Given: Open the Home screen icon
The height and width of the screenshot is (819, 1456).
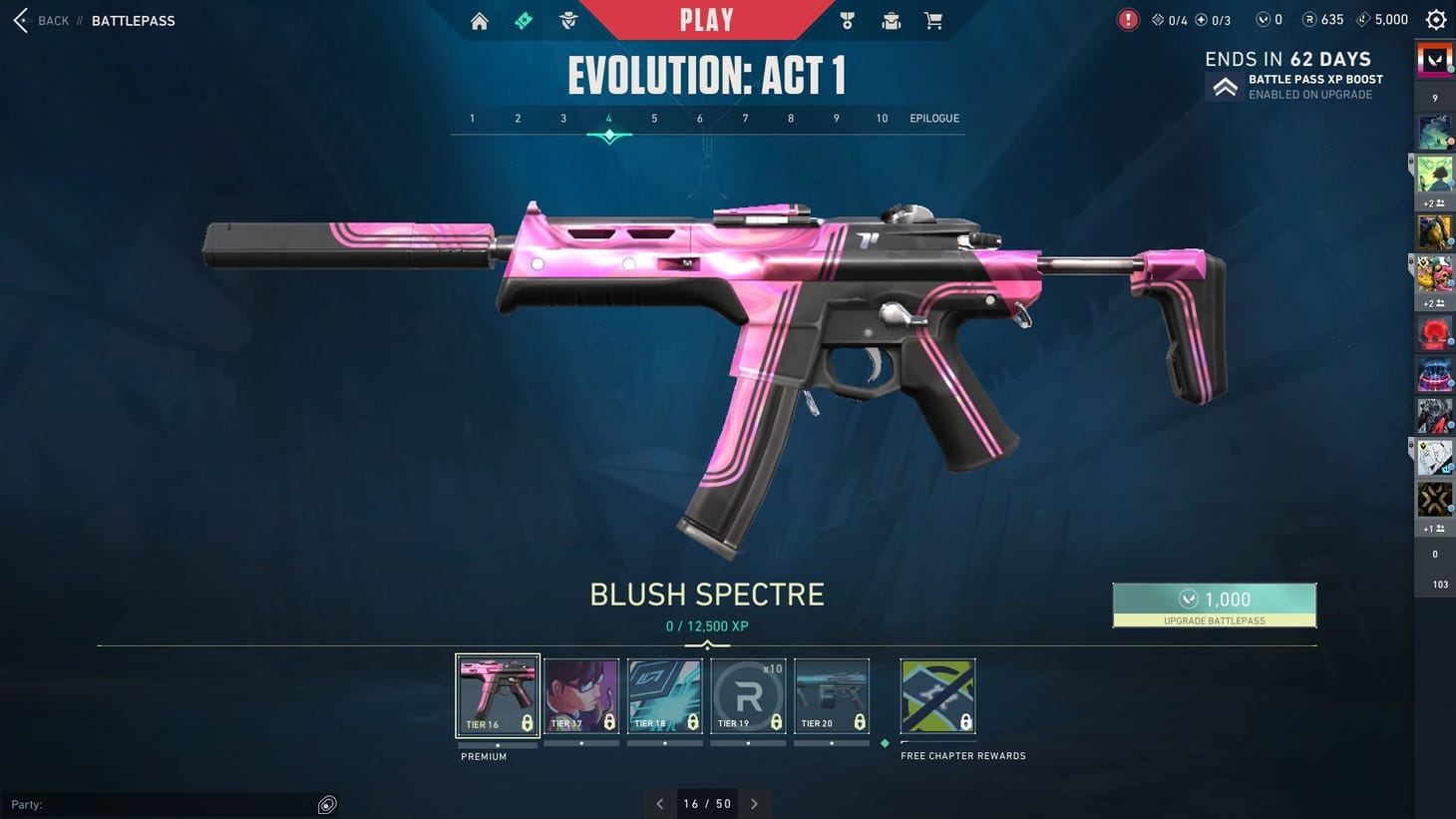Looking at the screenshot, I should click(x=479, y=20).
